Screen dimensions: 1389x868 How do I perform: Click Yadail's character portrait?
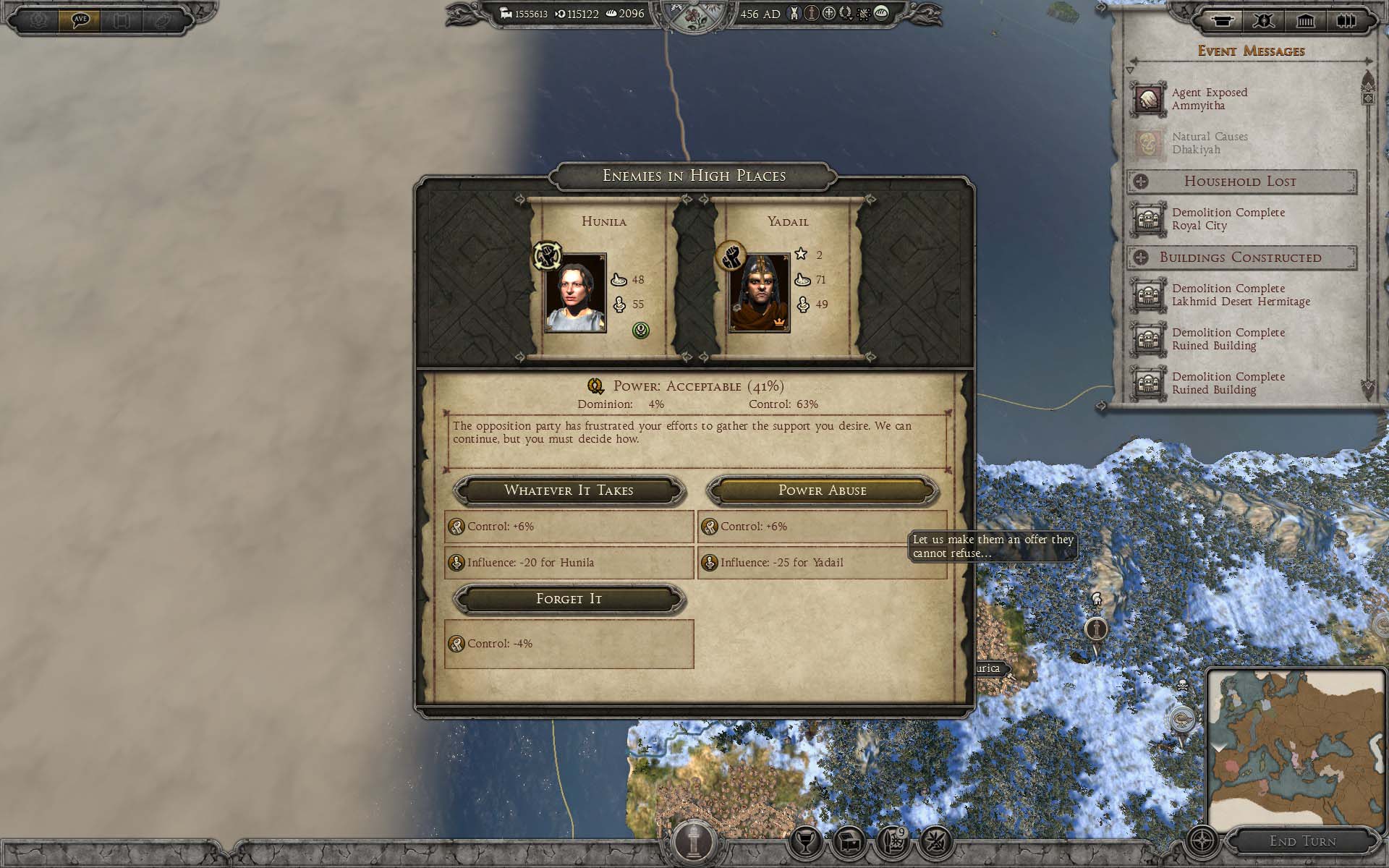(759, 293)
